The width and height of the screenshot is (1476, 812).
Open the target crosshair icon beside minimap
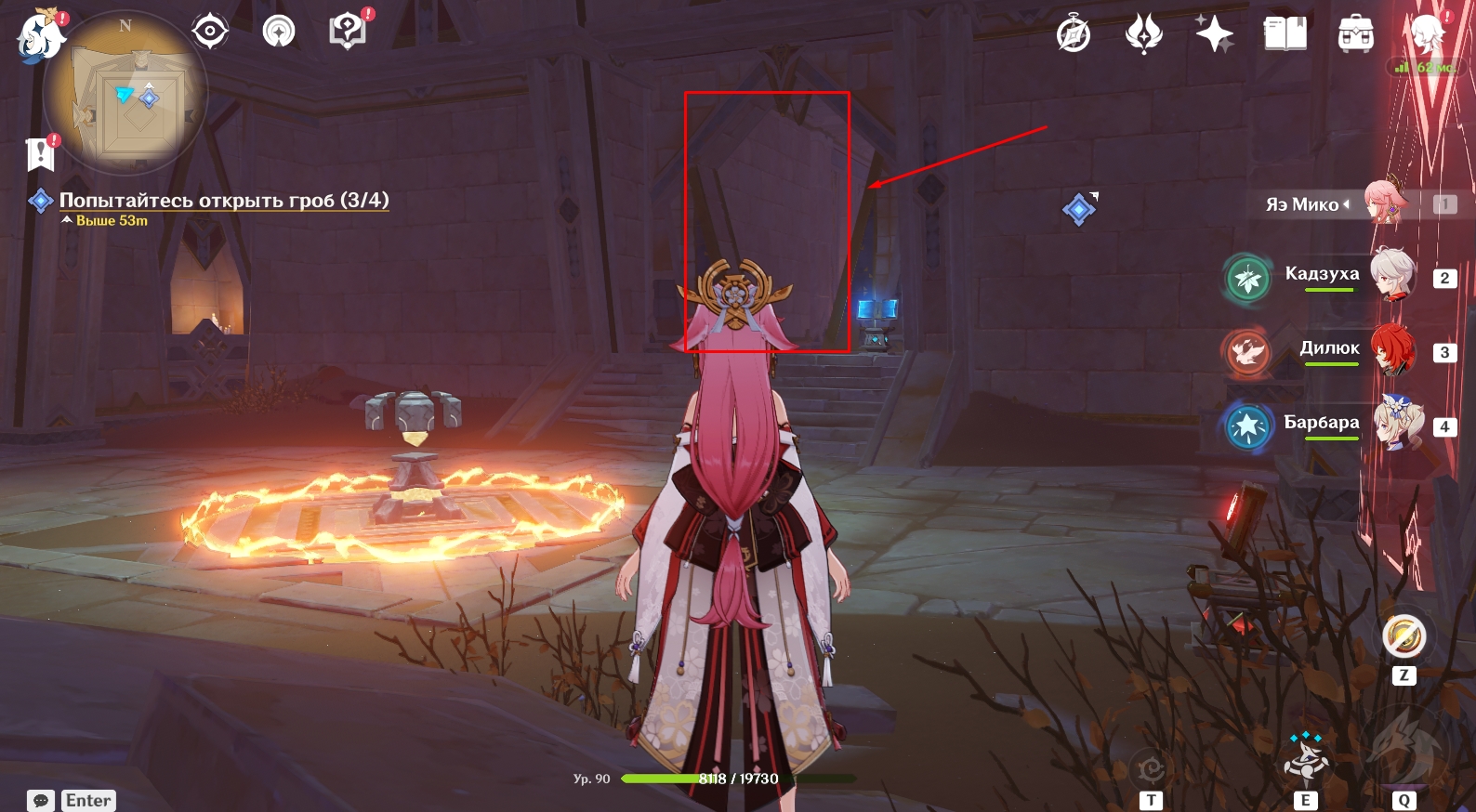point(210,32)
